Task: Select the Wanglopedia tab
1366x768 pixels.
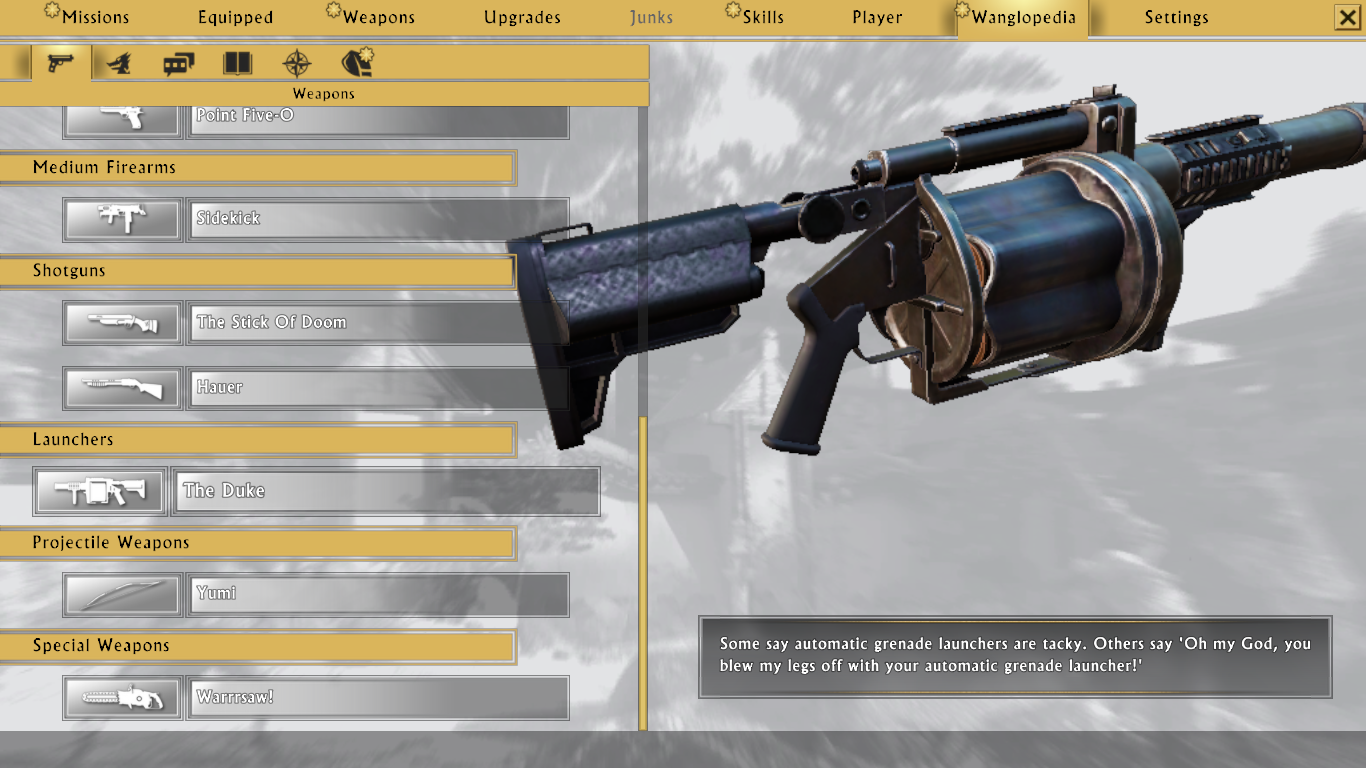Action: 1022,18
